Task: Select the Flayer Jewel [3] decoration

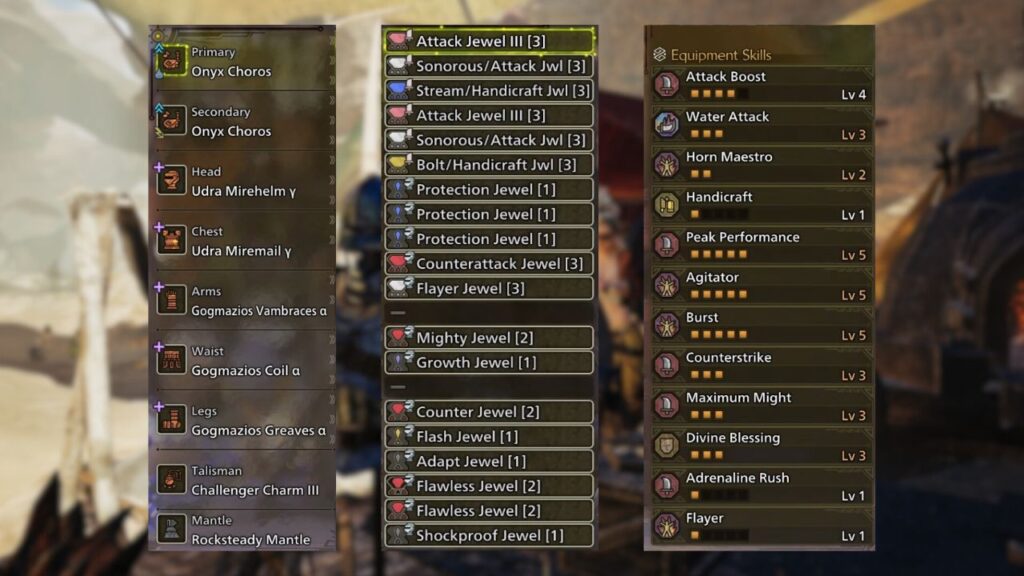Action: click(x=489, y=288)
